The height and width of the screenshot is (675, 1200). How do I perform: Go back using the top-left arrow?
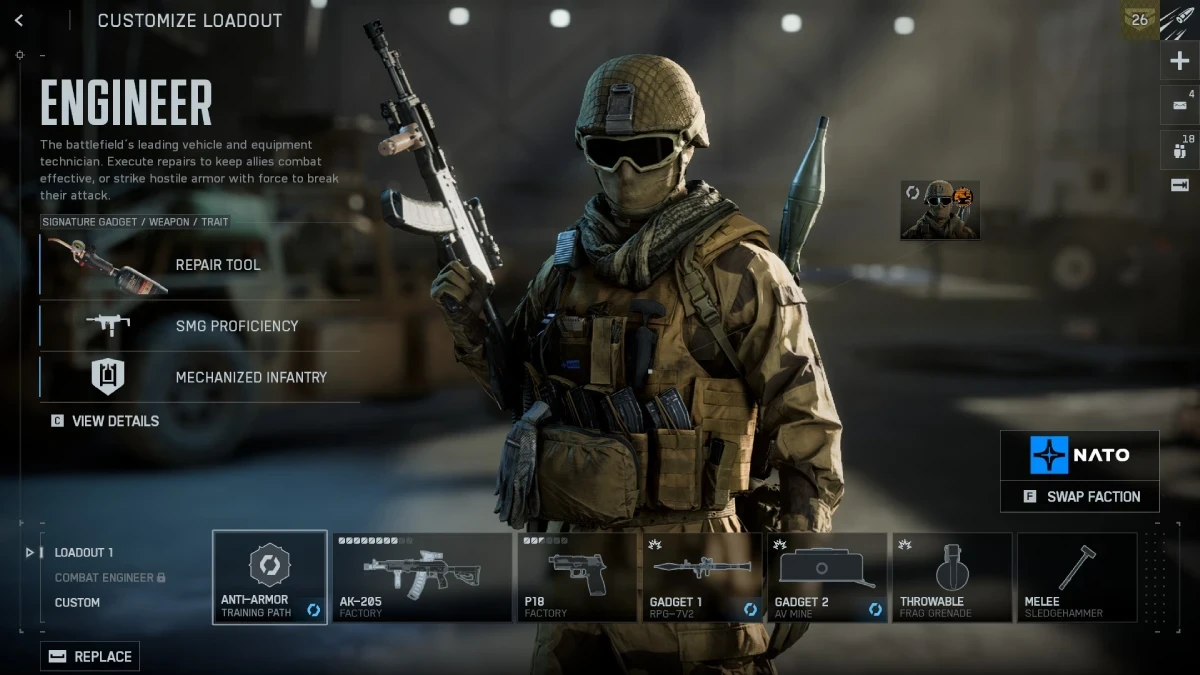tap(18, 20)
